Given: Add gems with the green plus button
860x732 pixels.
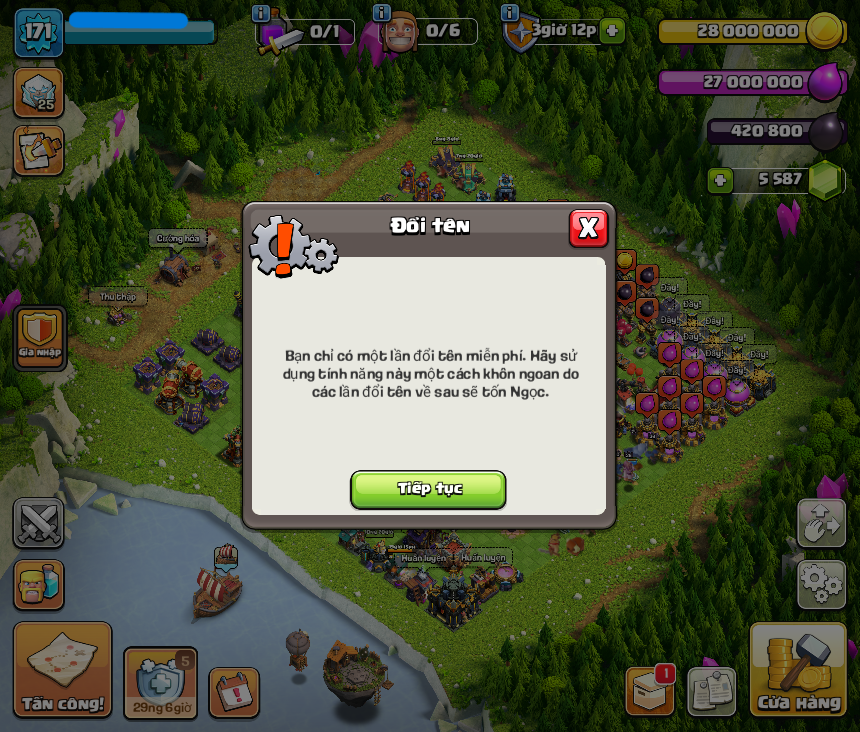Looking at the screenshot, I should click(x=720, y=180).
